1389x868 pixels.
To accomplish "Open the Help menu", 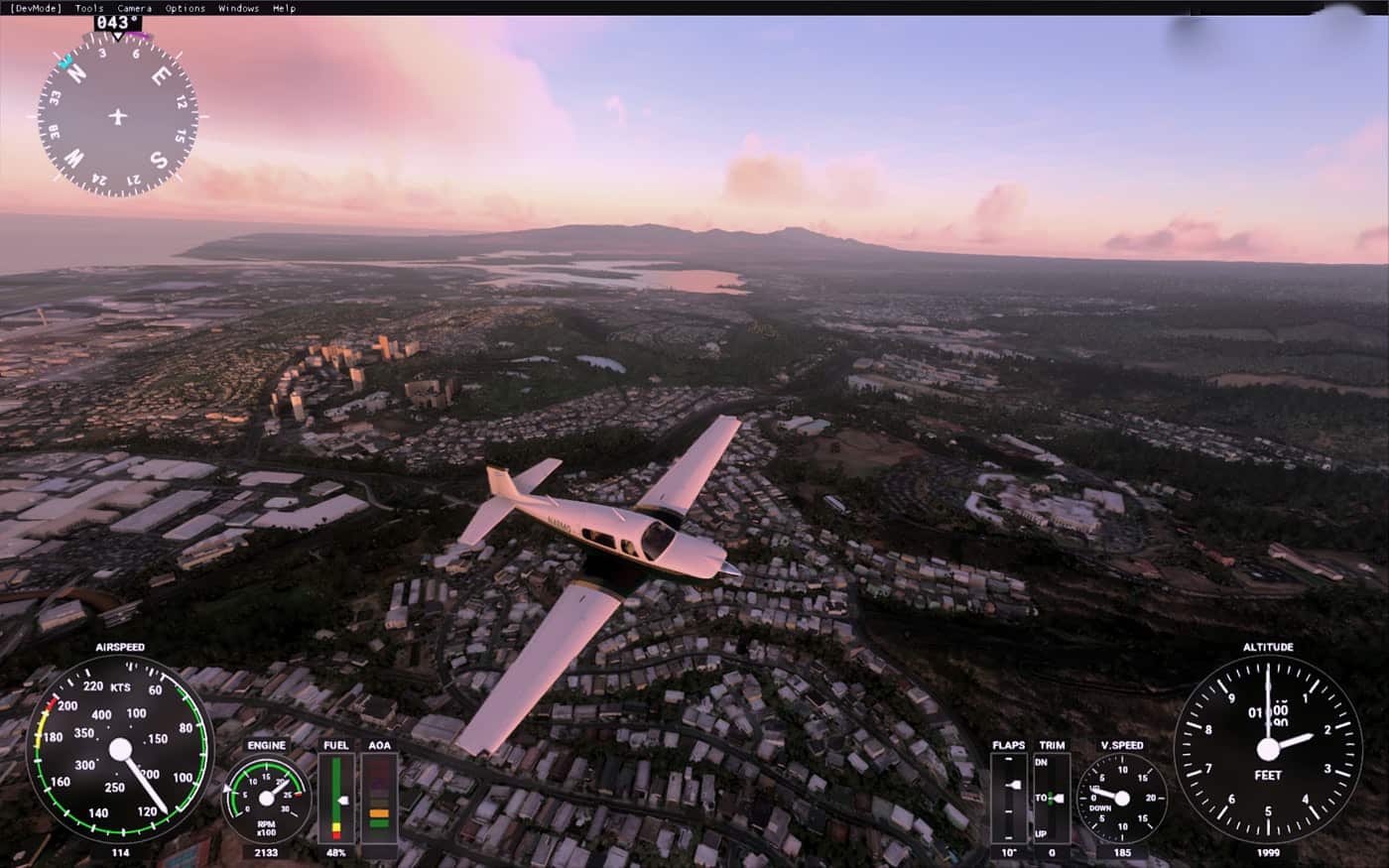I will point(284,8).
